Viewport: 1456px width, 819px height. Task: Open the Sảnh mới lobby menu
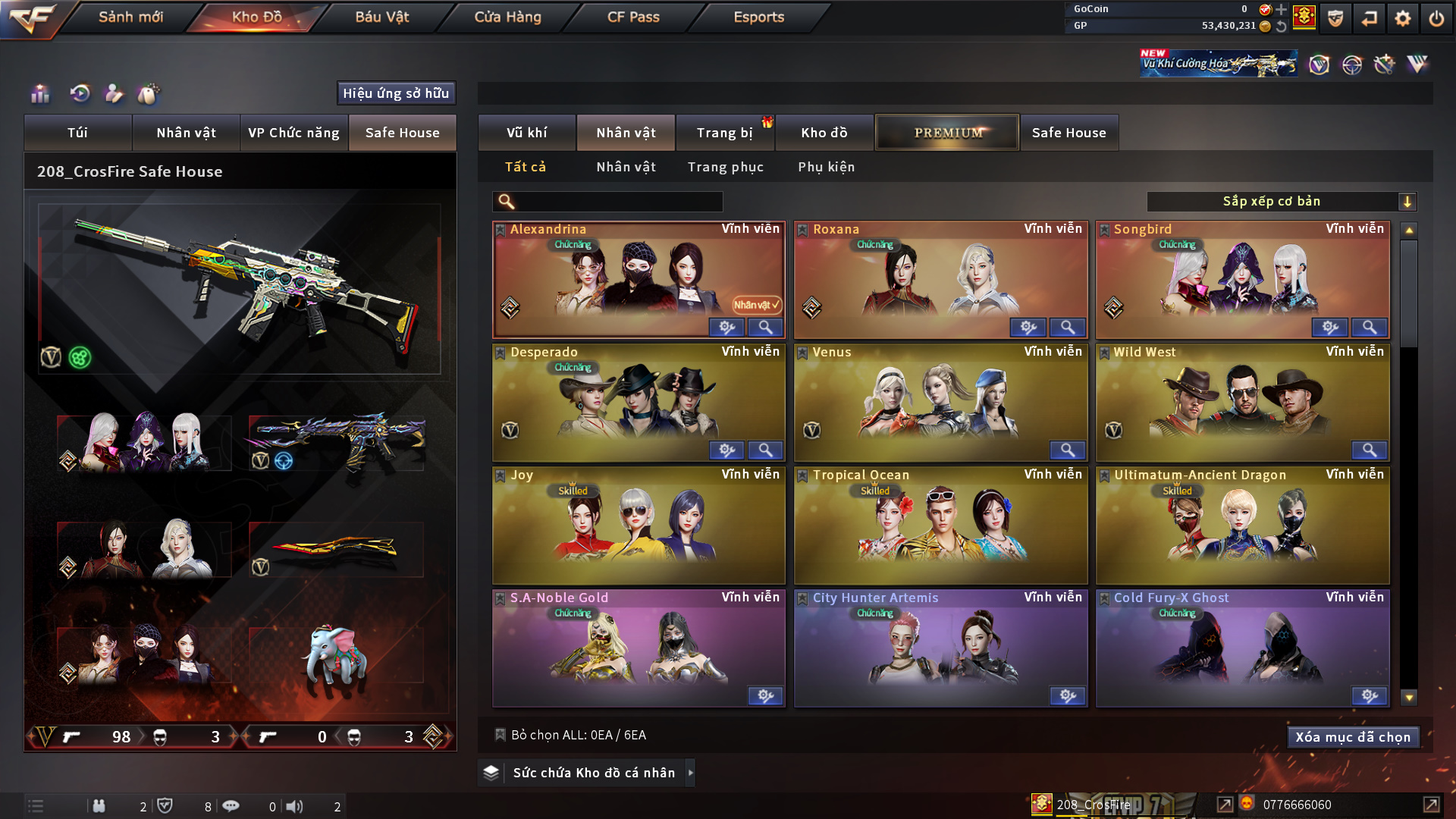pos(130,17)
